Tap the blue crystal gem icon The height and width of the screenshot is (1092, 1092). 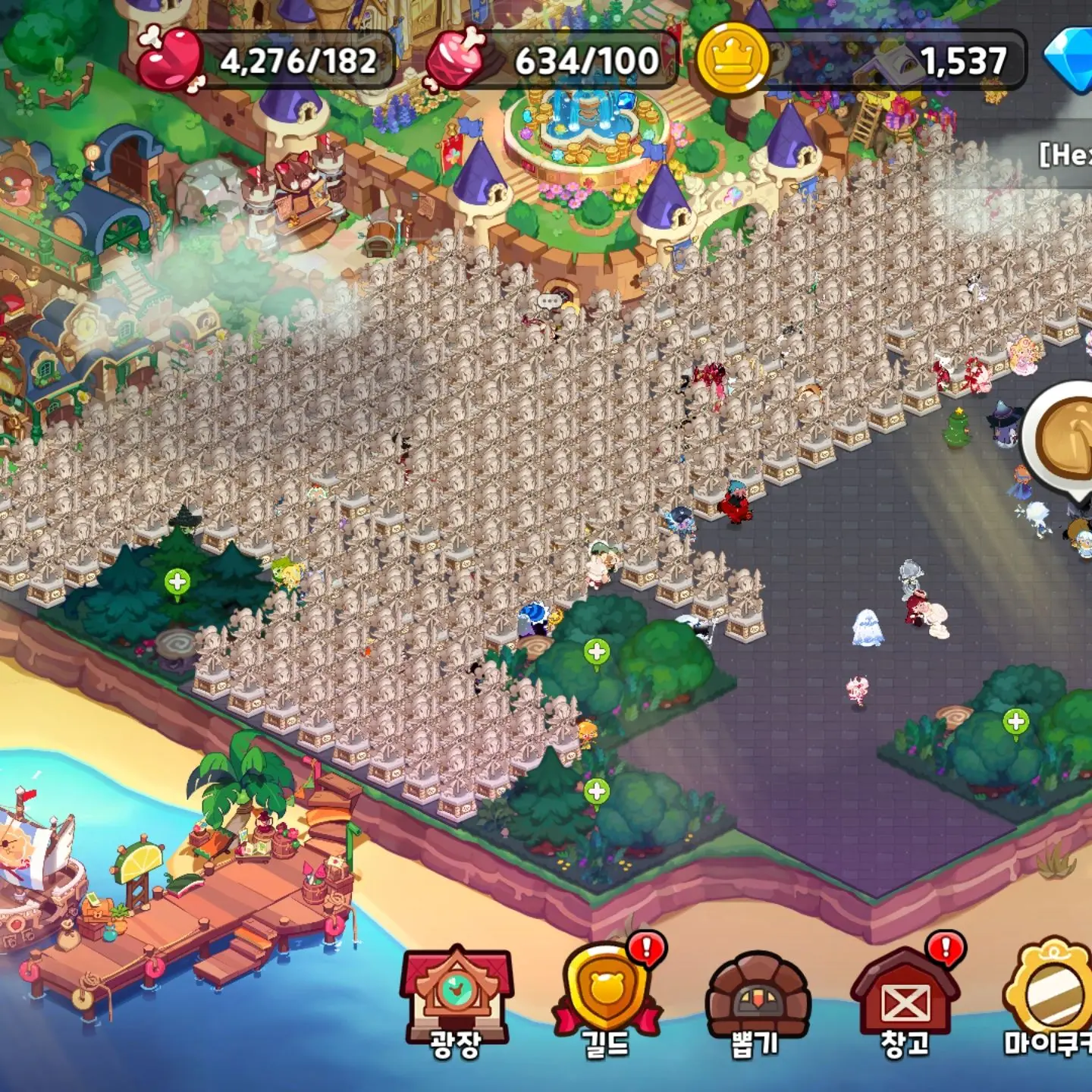(1069, 59)
